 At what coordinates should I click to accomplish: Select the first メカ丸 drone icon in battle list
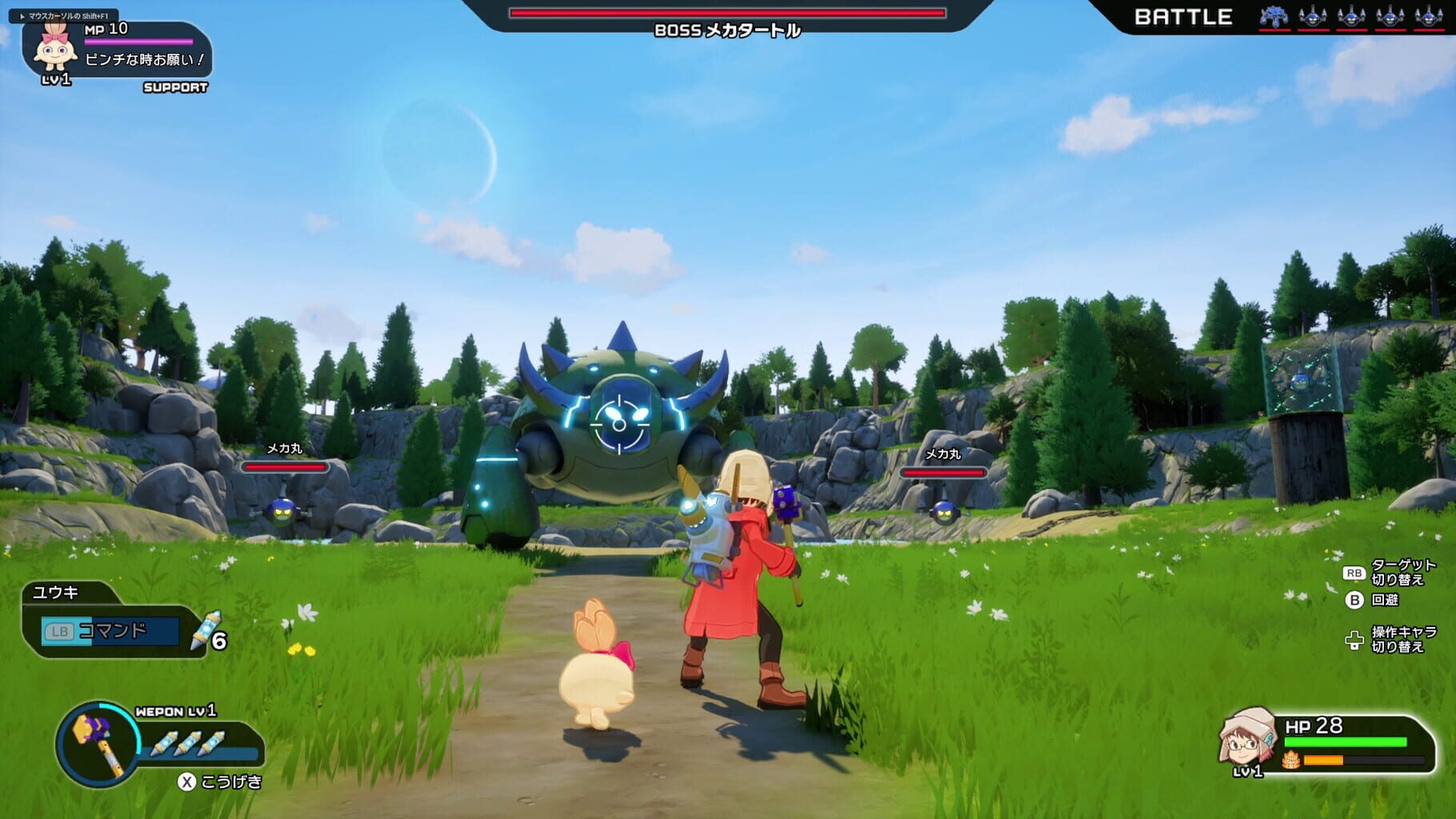(x=1314, y=18)
